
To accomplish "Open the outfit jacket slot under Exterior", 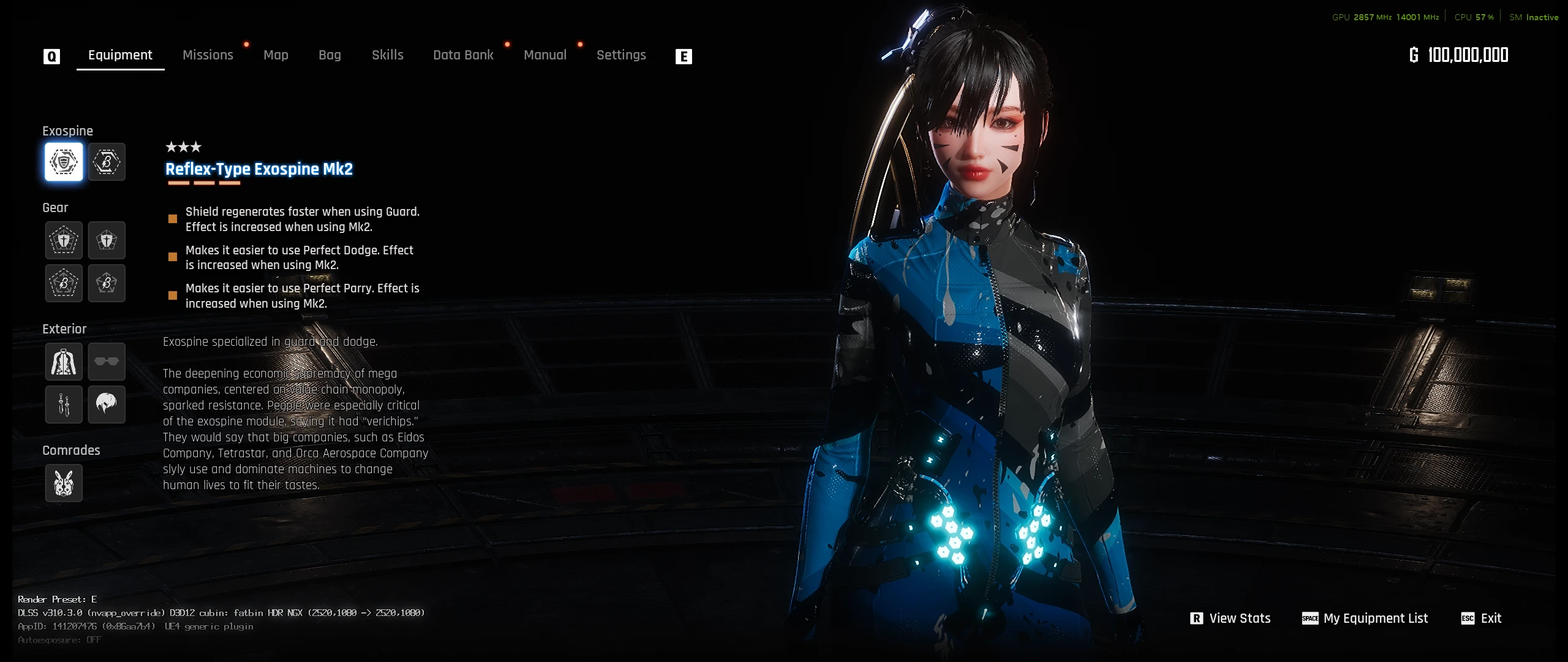I will pos(64,362).
